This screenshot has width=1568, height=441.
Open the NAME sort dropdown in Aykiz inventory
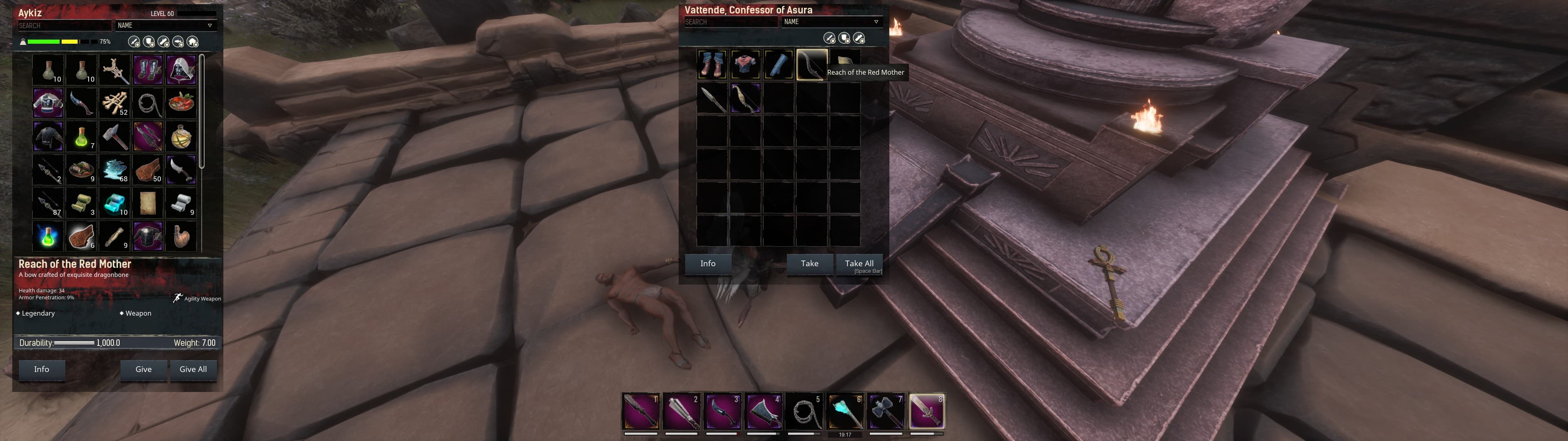pos(164,26)
